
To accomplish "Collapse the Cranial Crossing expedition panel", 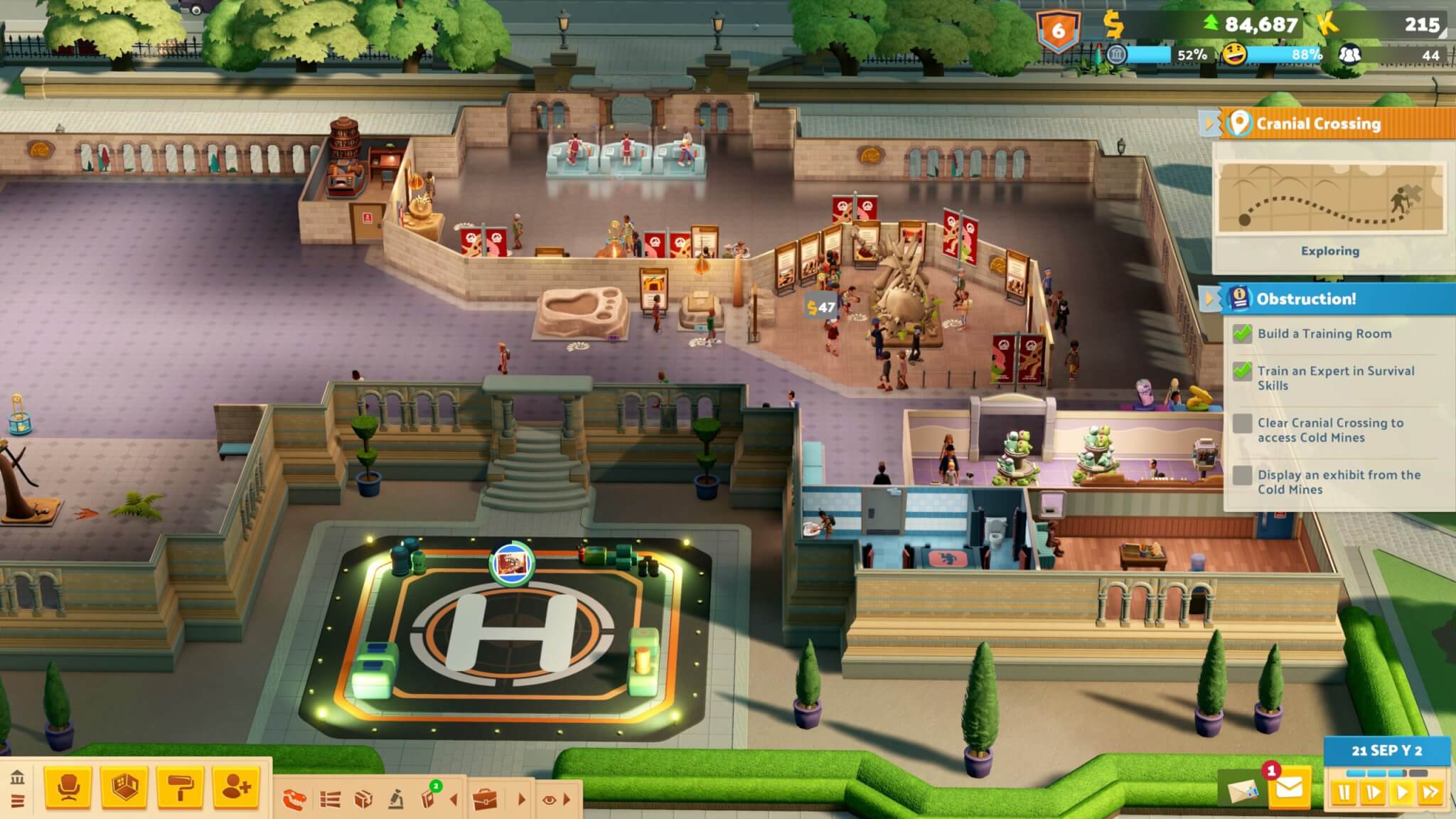I will [1208, 124].
